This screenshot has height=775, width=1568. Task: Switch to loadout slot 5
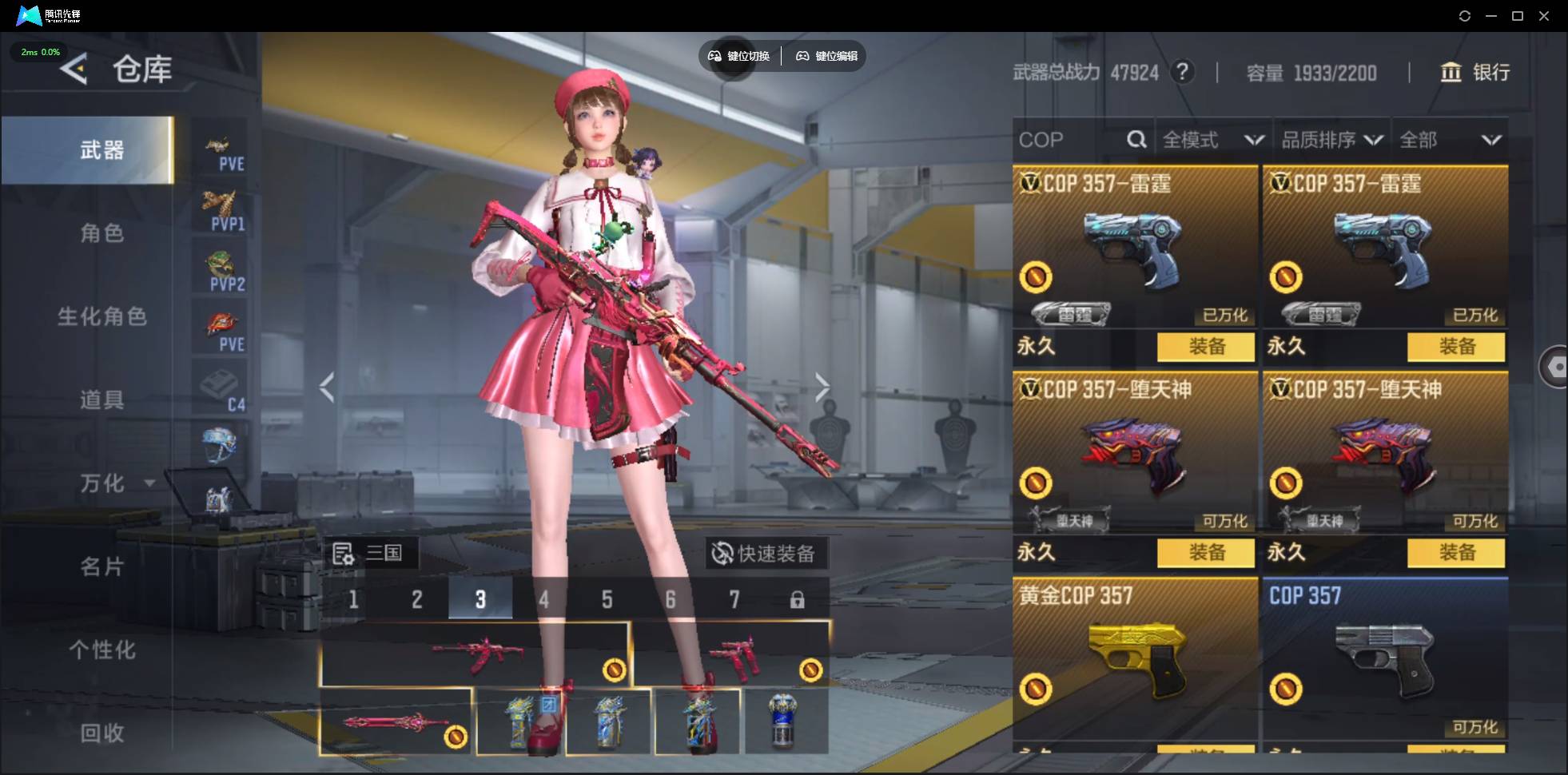point(607,599)
